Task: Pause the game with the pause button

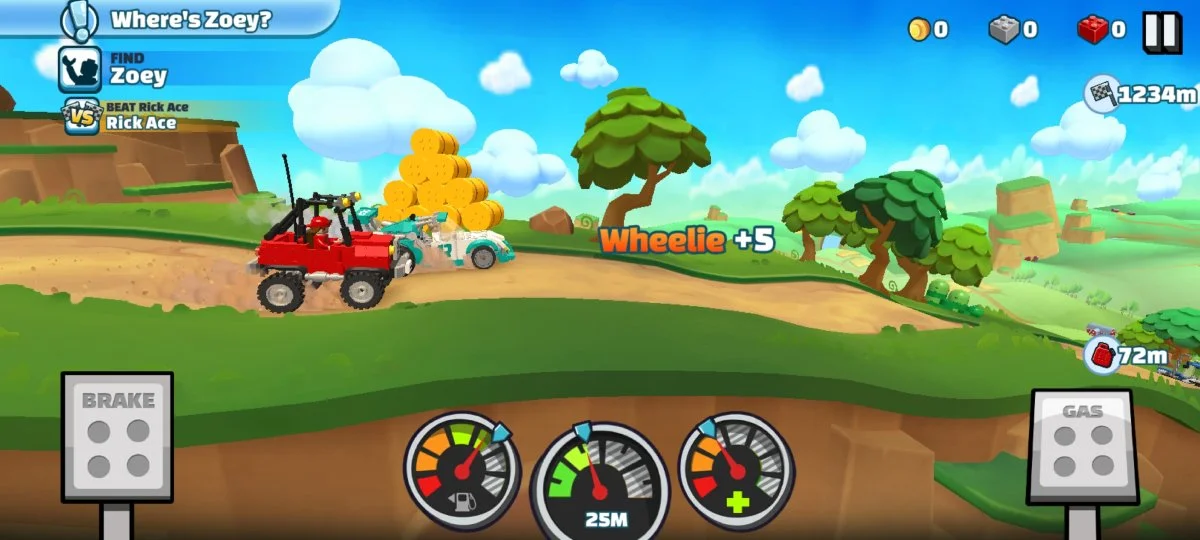Action: coord(1161,31)
